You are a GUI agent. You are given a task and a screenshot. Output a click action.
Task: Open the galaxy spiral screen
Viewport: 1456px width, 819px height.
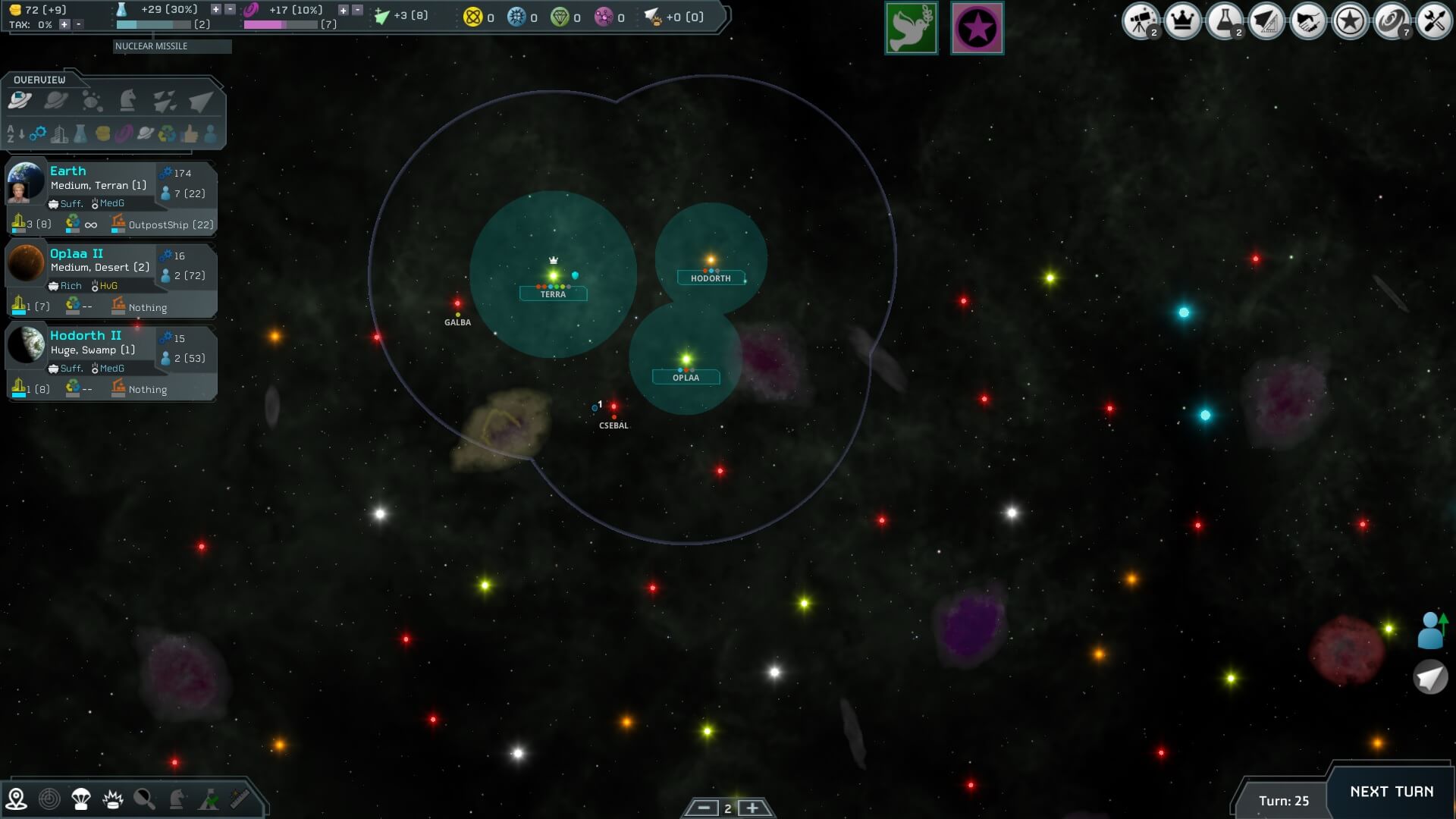[1392, 21]
